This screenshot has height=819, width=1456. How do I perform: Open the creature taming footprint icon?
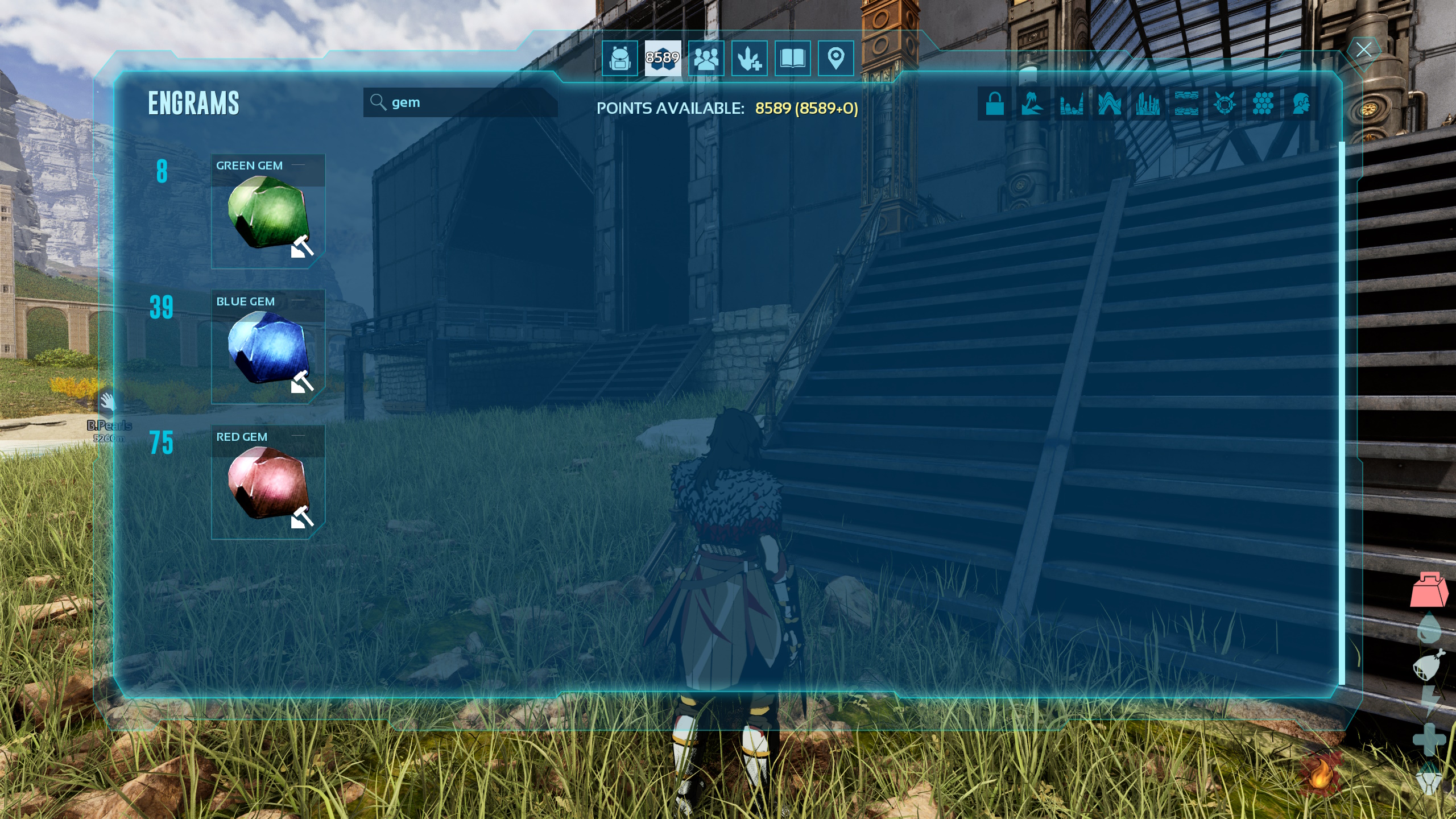pyautogui.click(x=750, y=60)
